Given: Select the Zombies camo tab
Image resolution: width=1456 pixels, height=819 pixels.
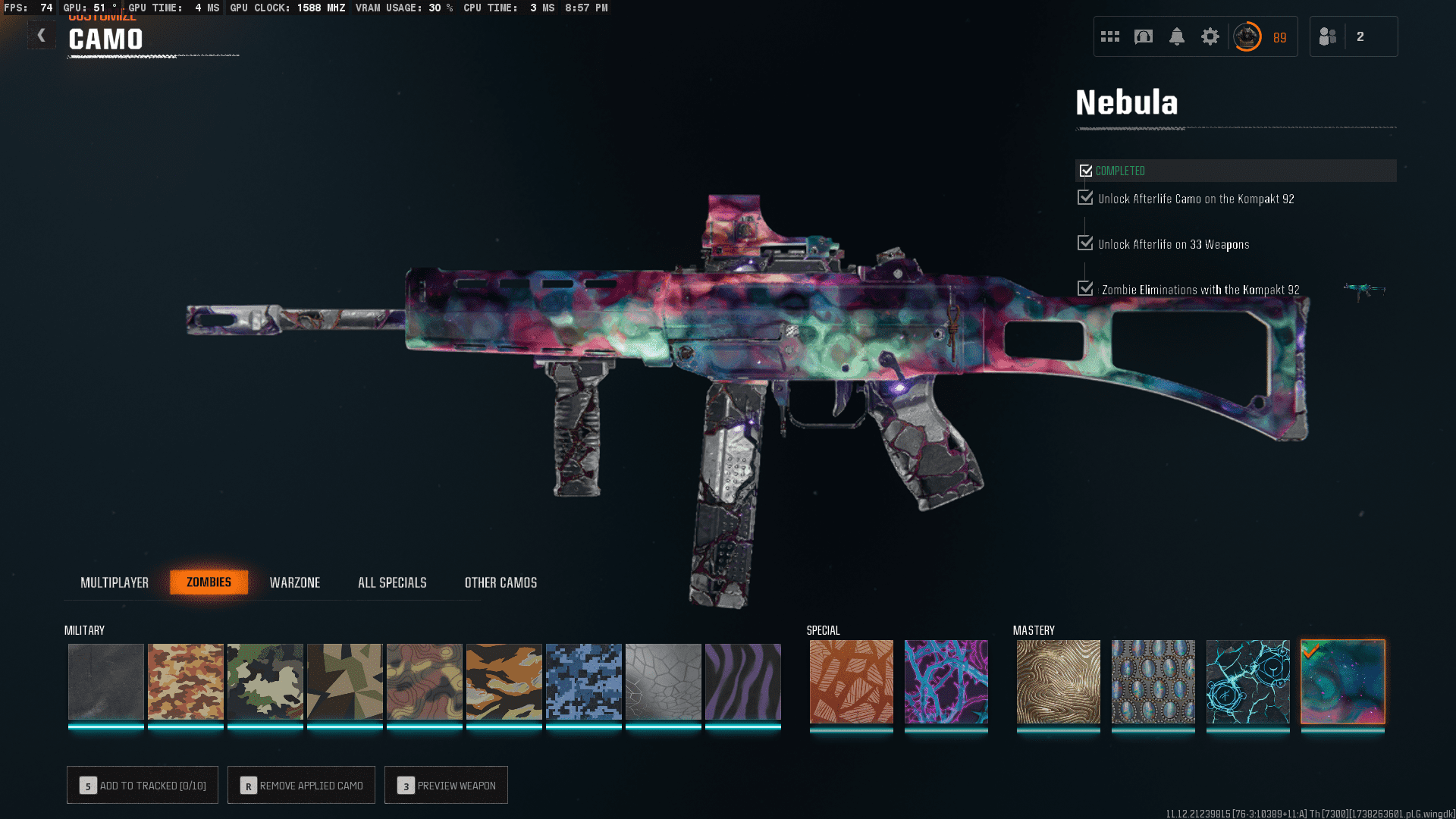Looking at the screenshot, I should (x=209, y=582).
